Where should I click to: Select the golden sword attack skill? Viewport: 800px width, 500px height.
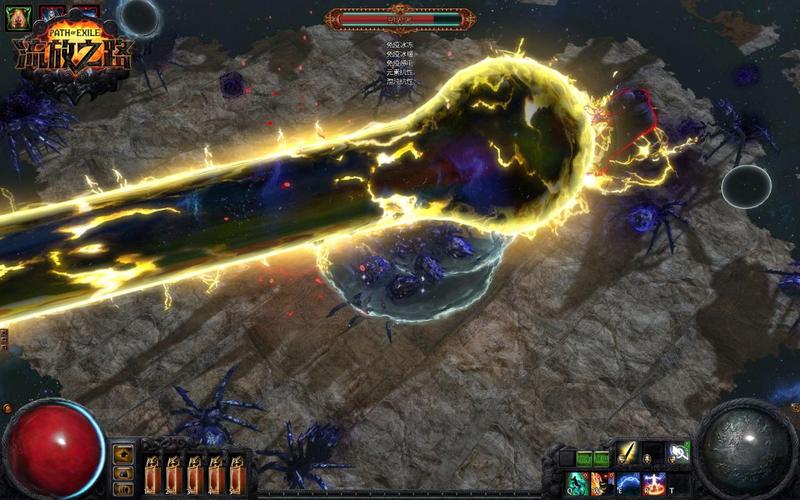627,455
